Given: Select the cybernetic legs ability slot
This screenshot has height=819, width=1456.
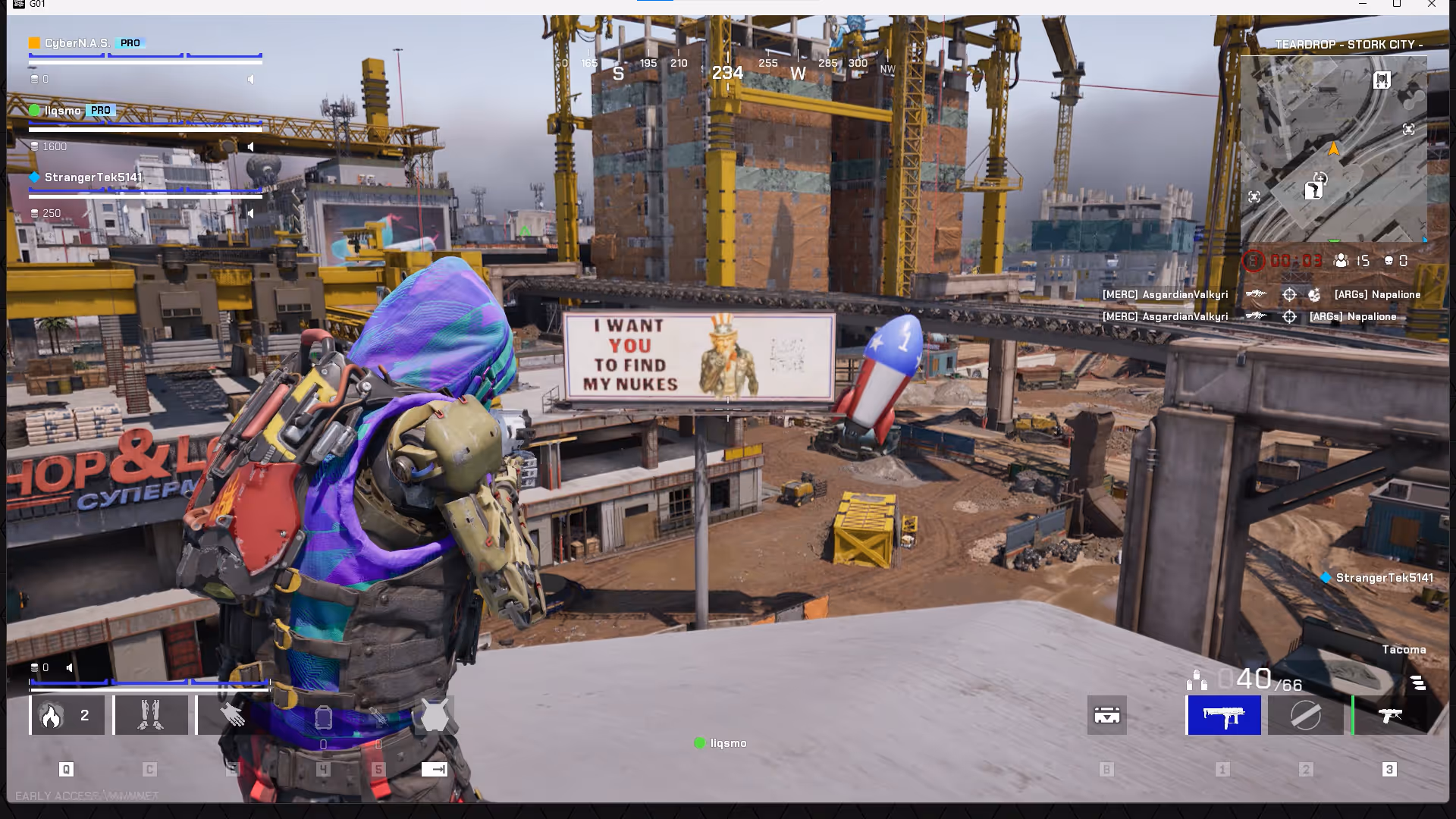Looking at the screenshot, I should tap(150, 715).
